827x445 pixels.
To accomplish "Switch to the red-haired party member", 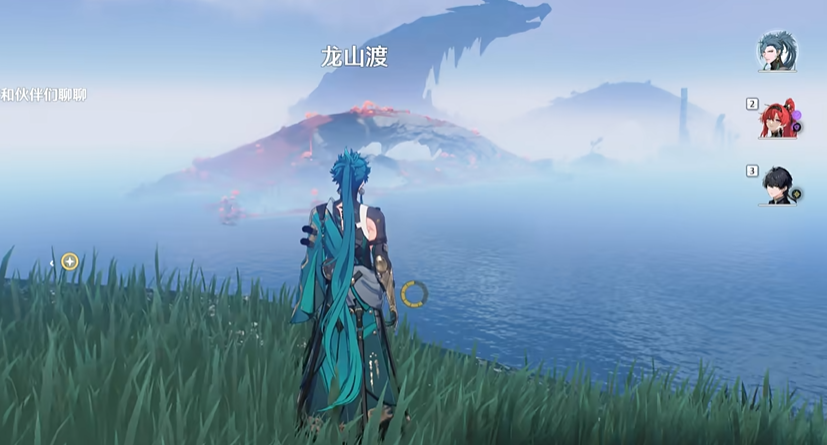I will coord(778,119).
